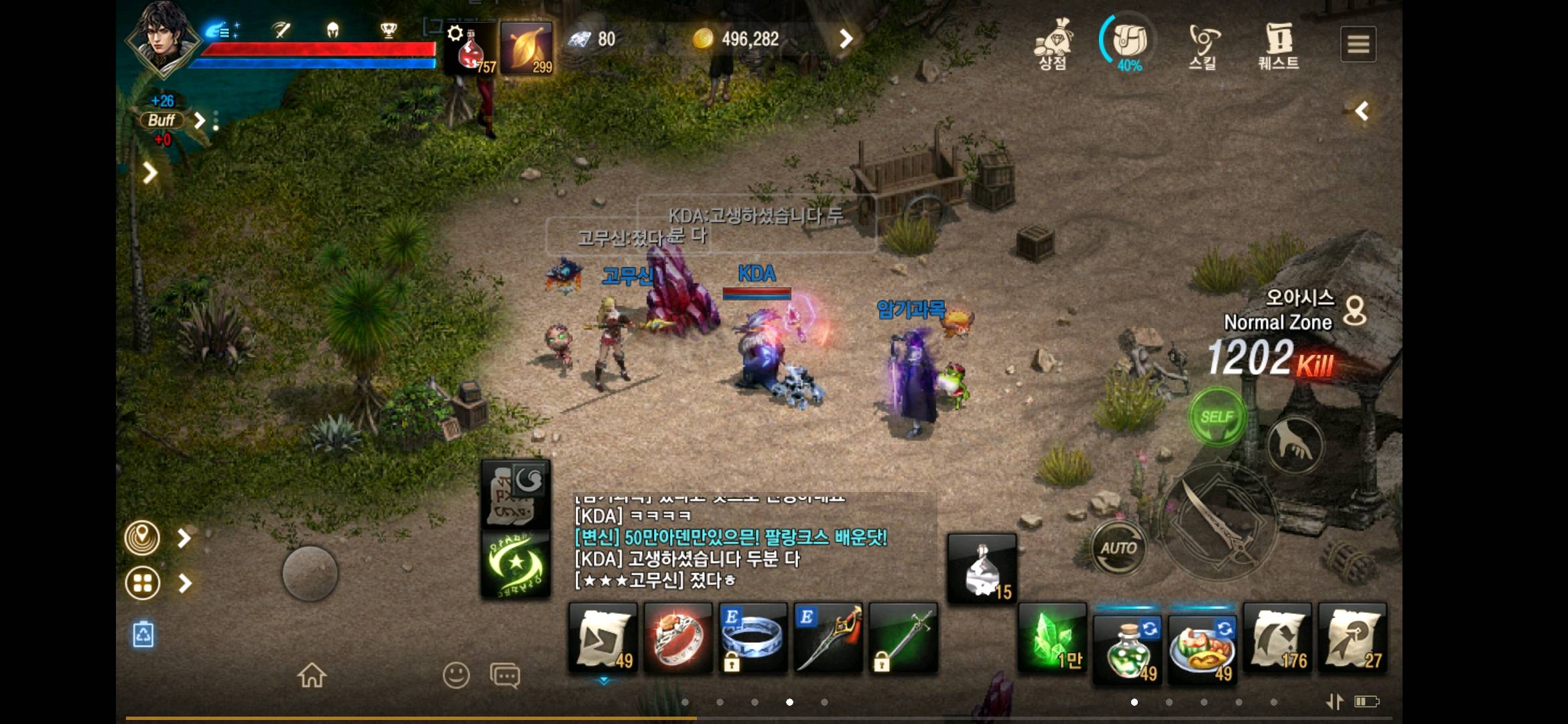
Task: Expand the Buff panel chevron
Action: pos(199,121)
